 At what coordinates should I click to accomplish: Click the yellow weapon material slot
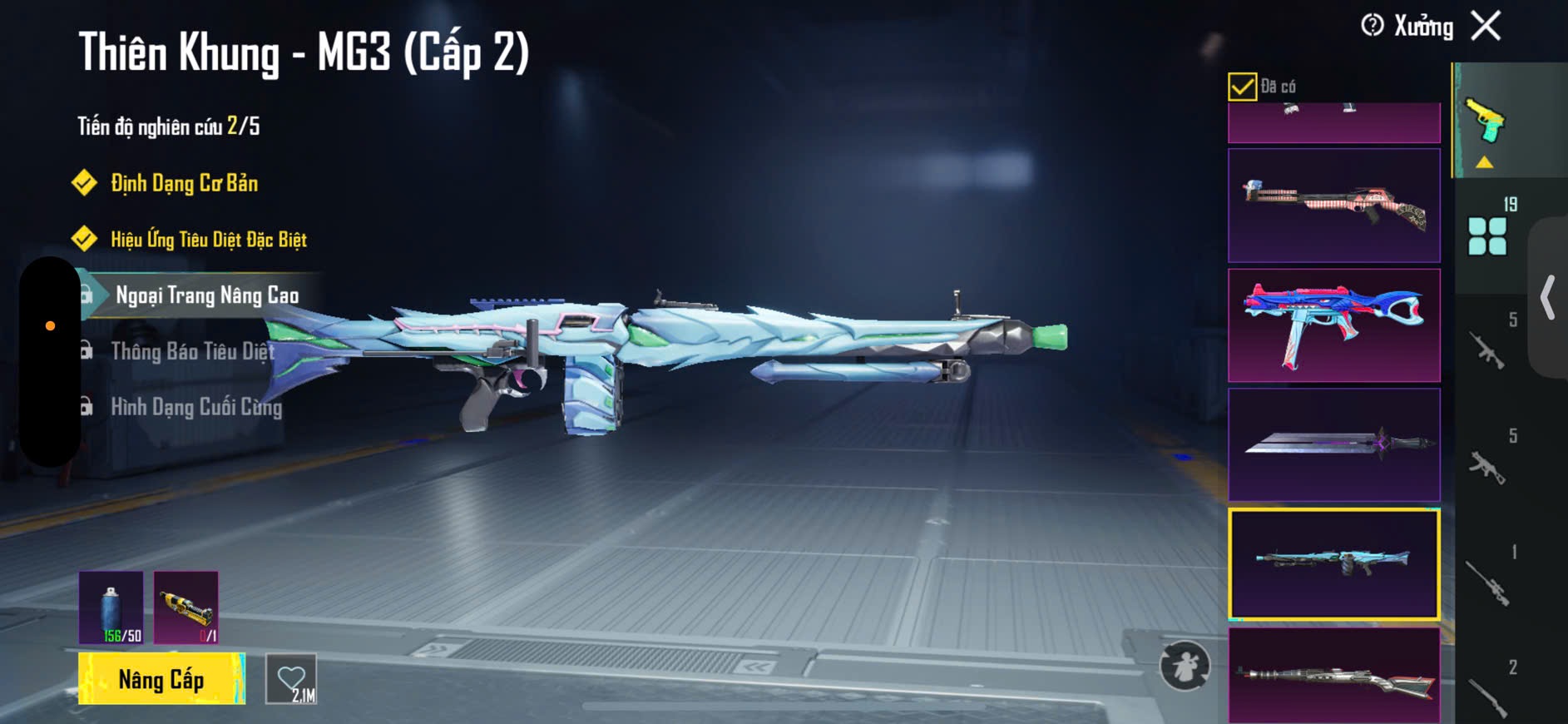tap(186, 607)
